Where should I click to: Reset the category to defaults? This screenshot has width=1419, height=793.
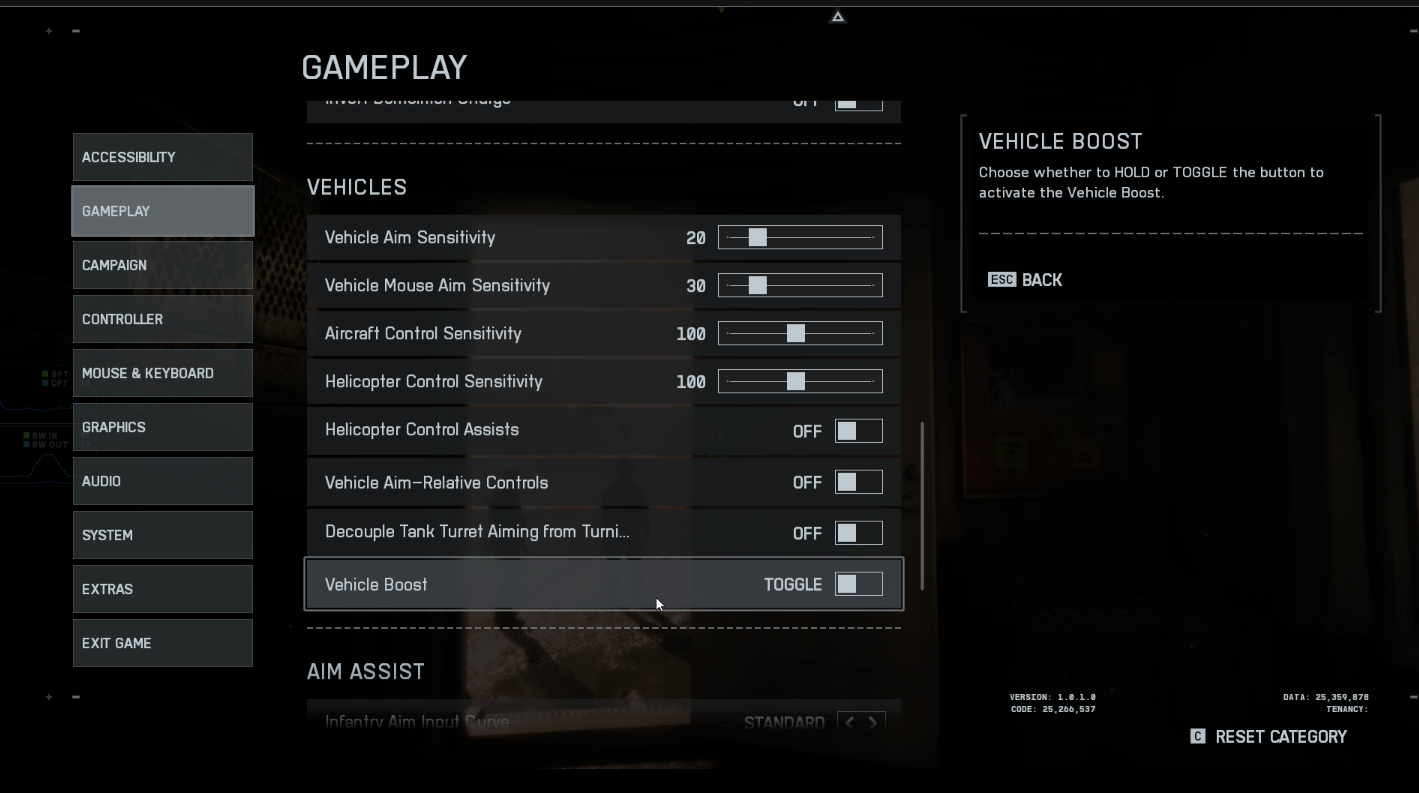[x=1269, y=737]
